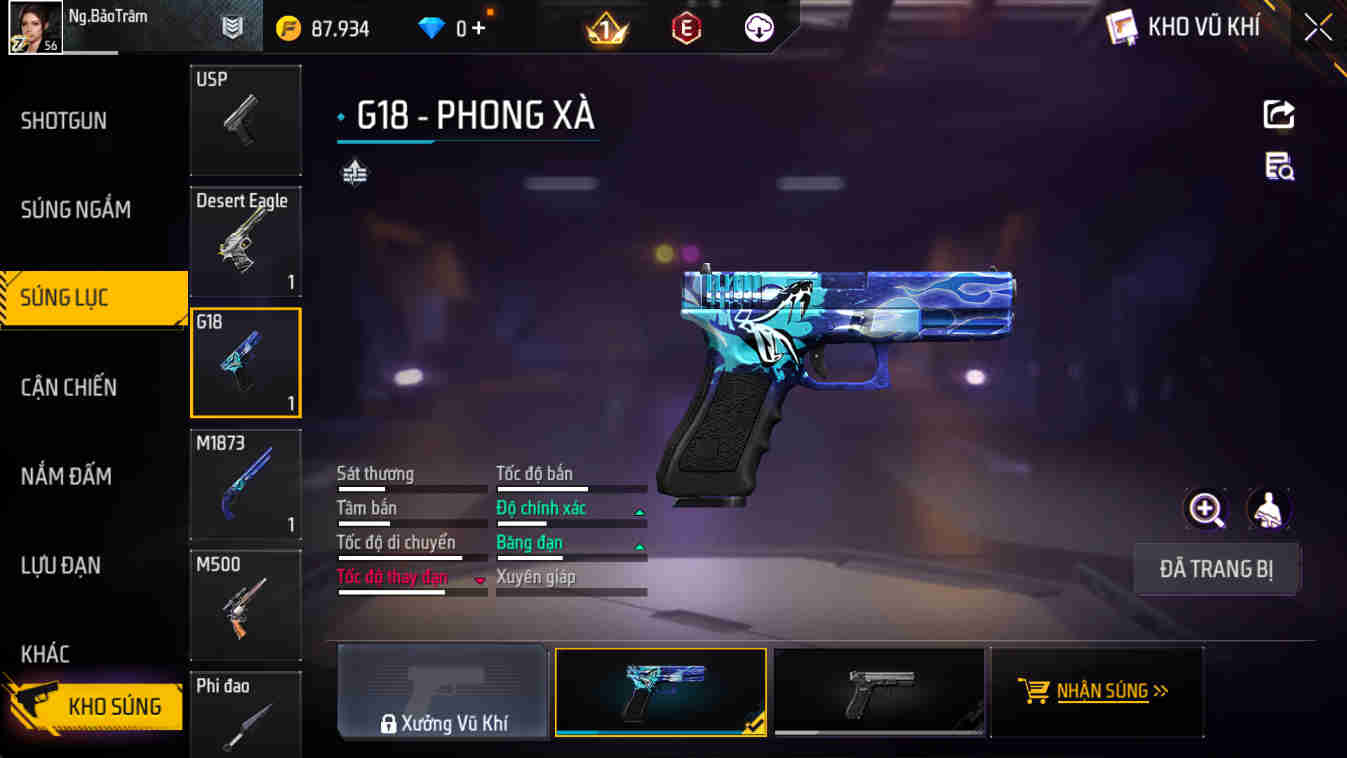This screenshot has width=1347, height=758.
Task: Click the Sát thương damage bar
Action: click(412, 487)
